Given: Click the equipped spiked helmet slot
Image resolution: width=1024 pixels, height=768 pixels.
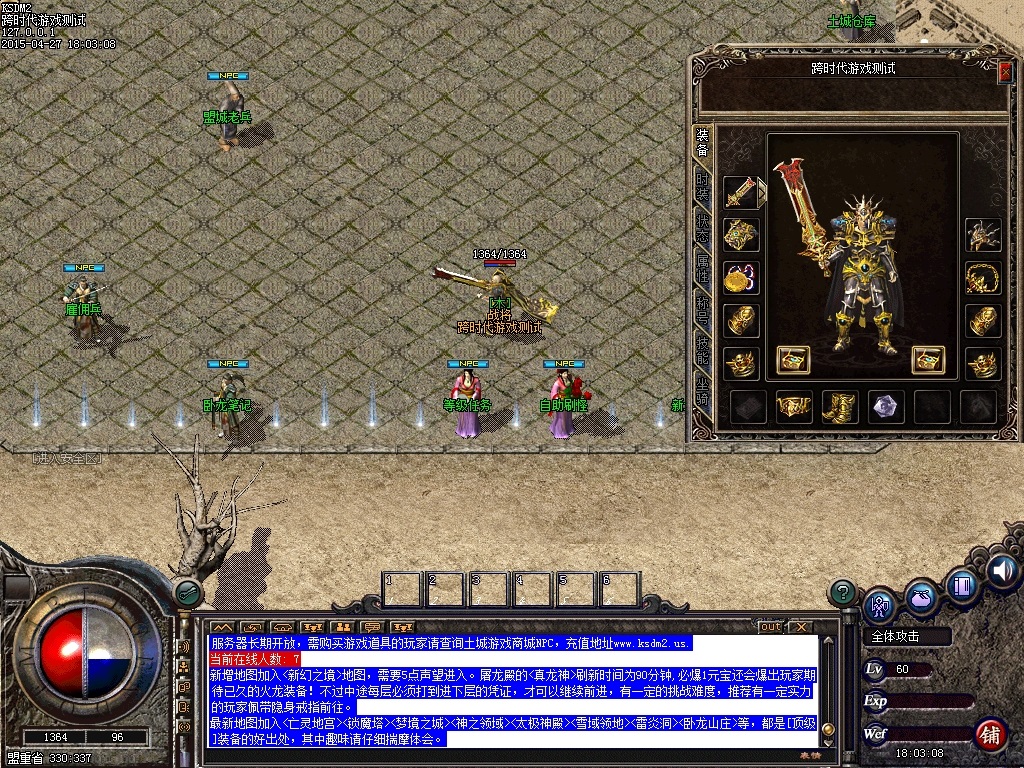Looking at the screenshot, I should coord(983,235).
